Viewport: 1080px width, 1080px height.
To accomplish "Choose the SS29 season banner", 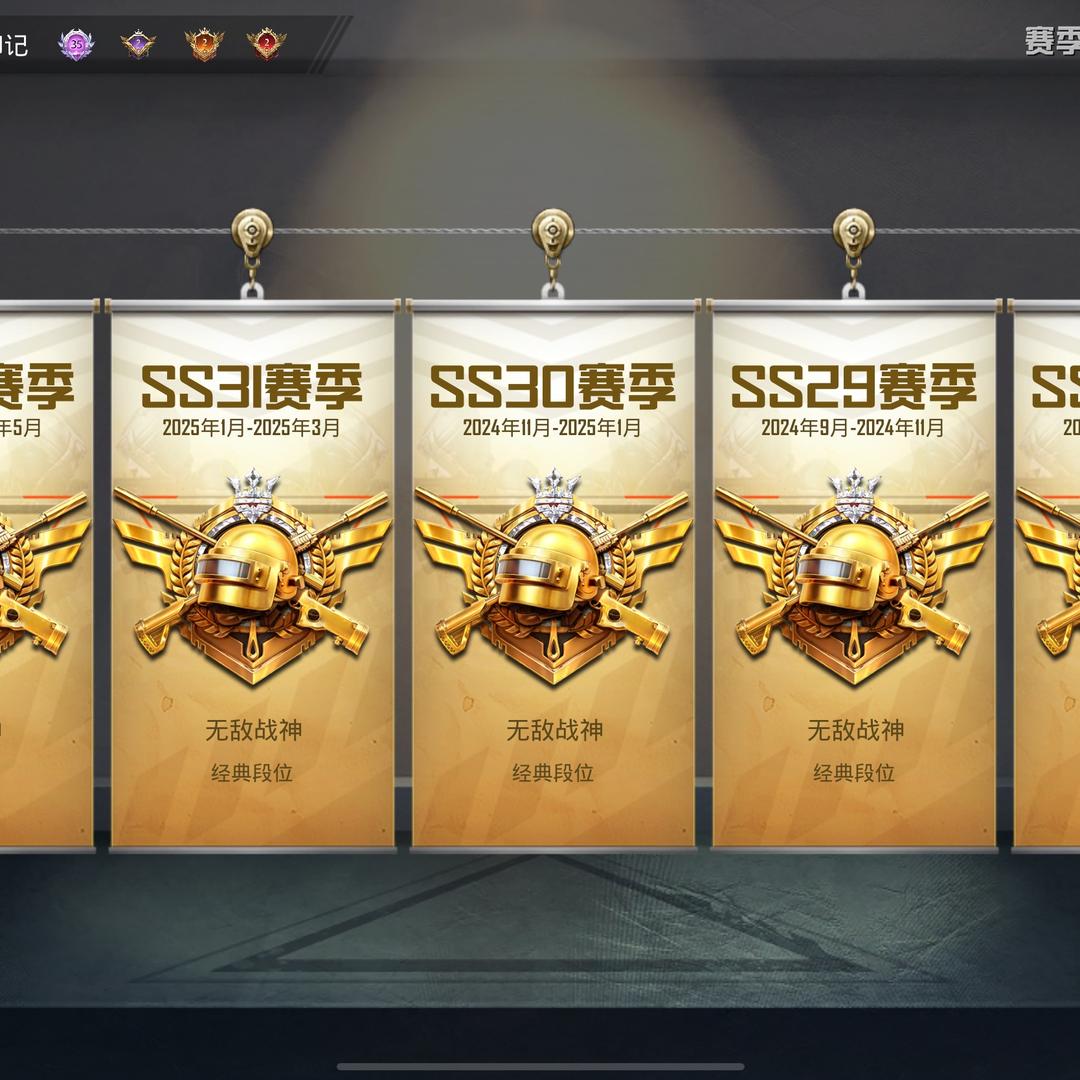I will pyautogui.click(x=854, y=575).
